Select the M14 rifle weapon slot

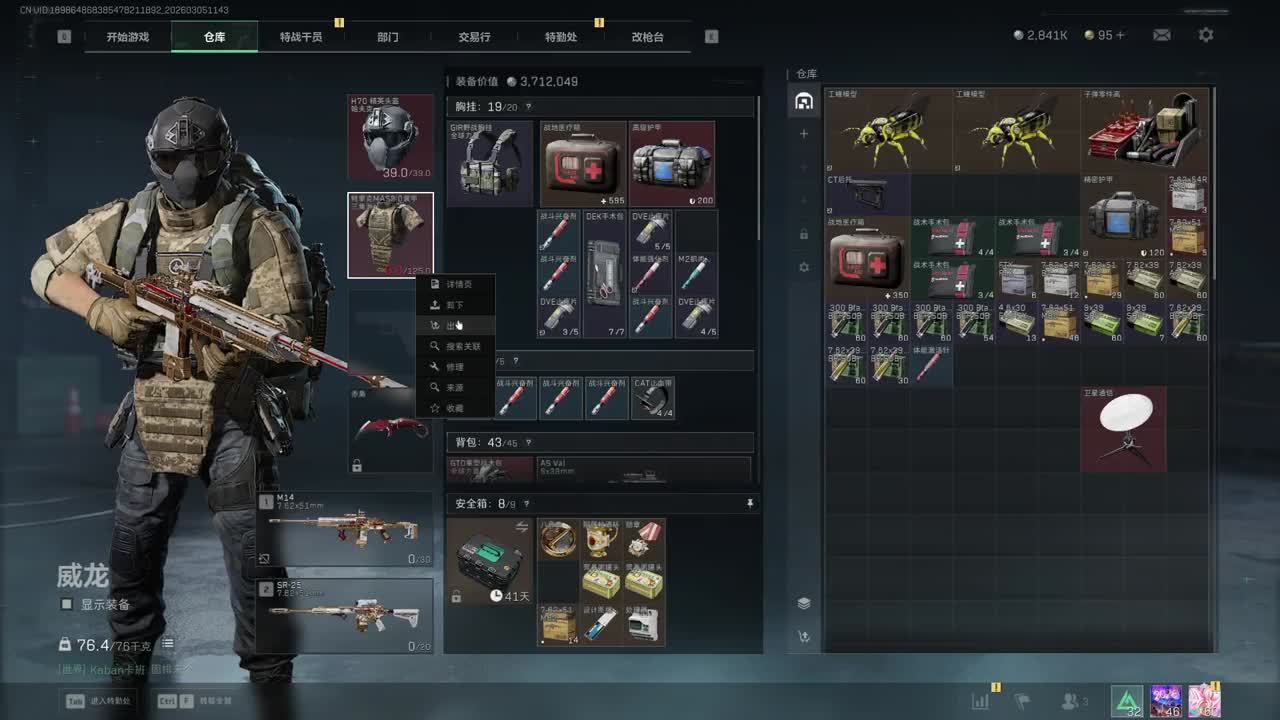pos(345,529)
